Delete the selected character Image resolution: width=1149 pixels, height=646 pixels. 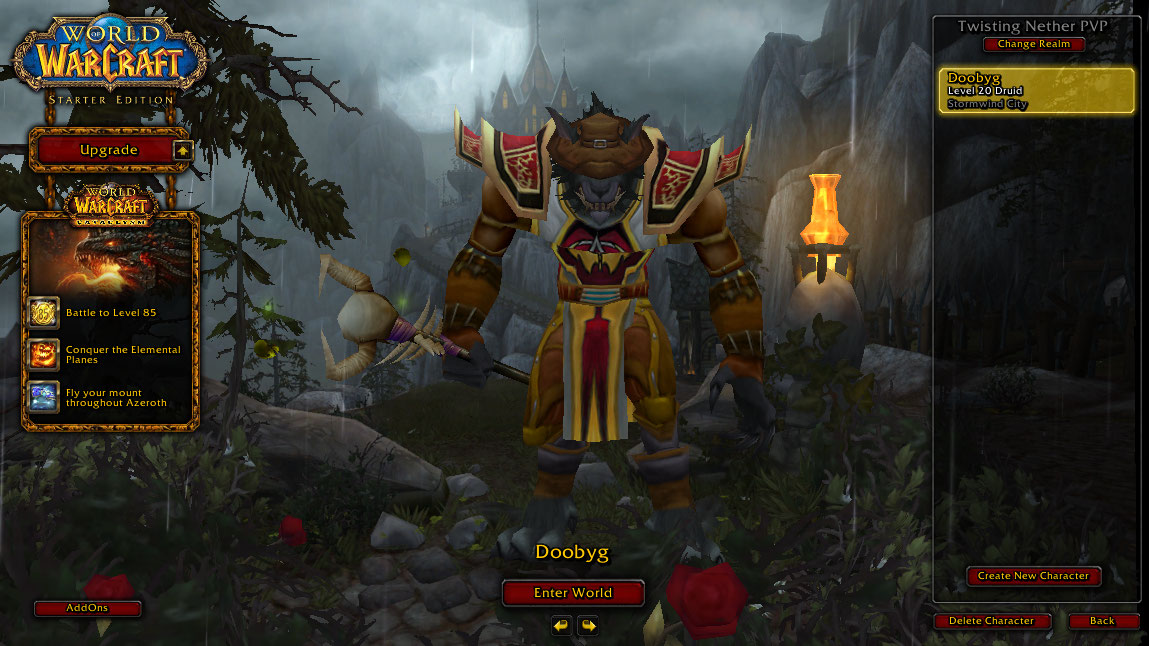(x=991, y=621)
